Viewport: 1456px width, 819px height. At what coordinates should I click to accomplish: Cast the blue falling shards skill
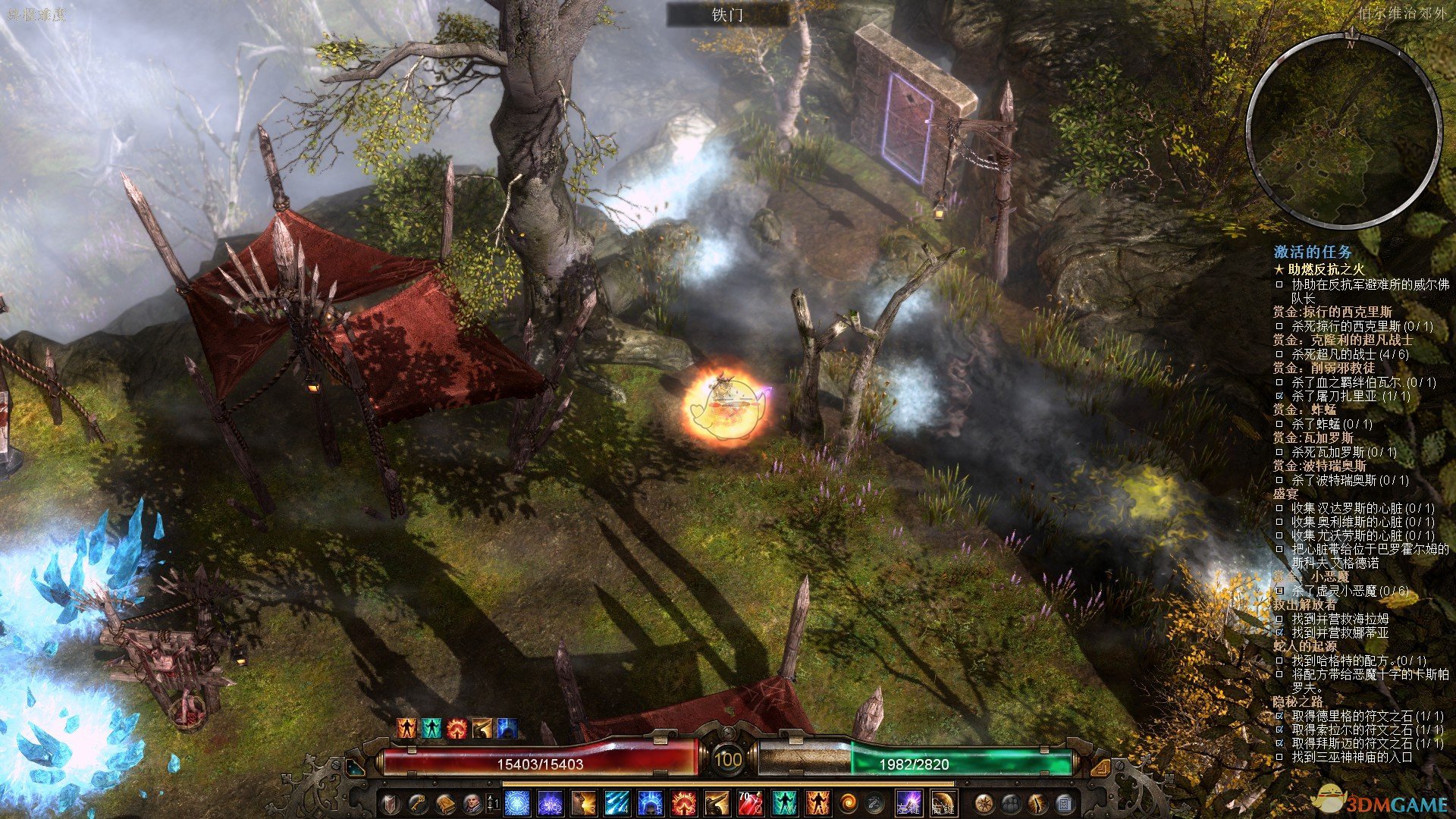point(617,802)
